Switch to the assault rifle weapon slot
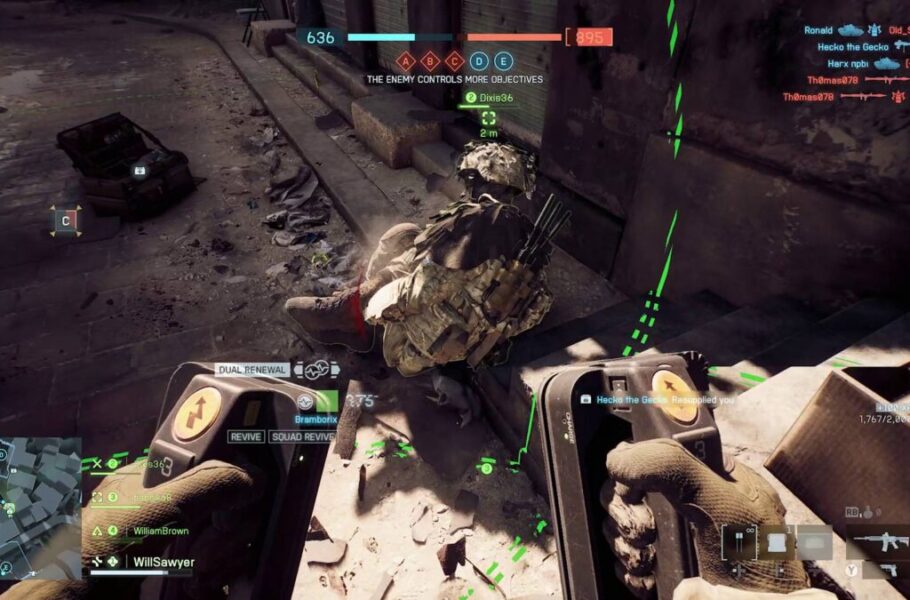This screenshot has height=600, width=910. (877, 543)
